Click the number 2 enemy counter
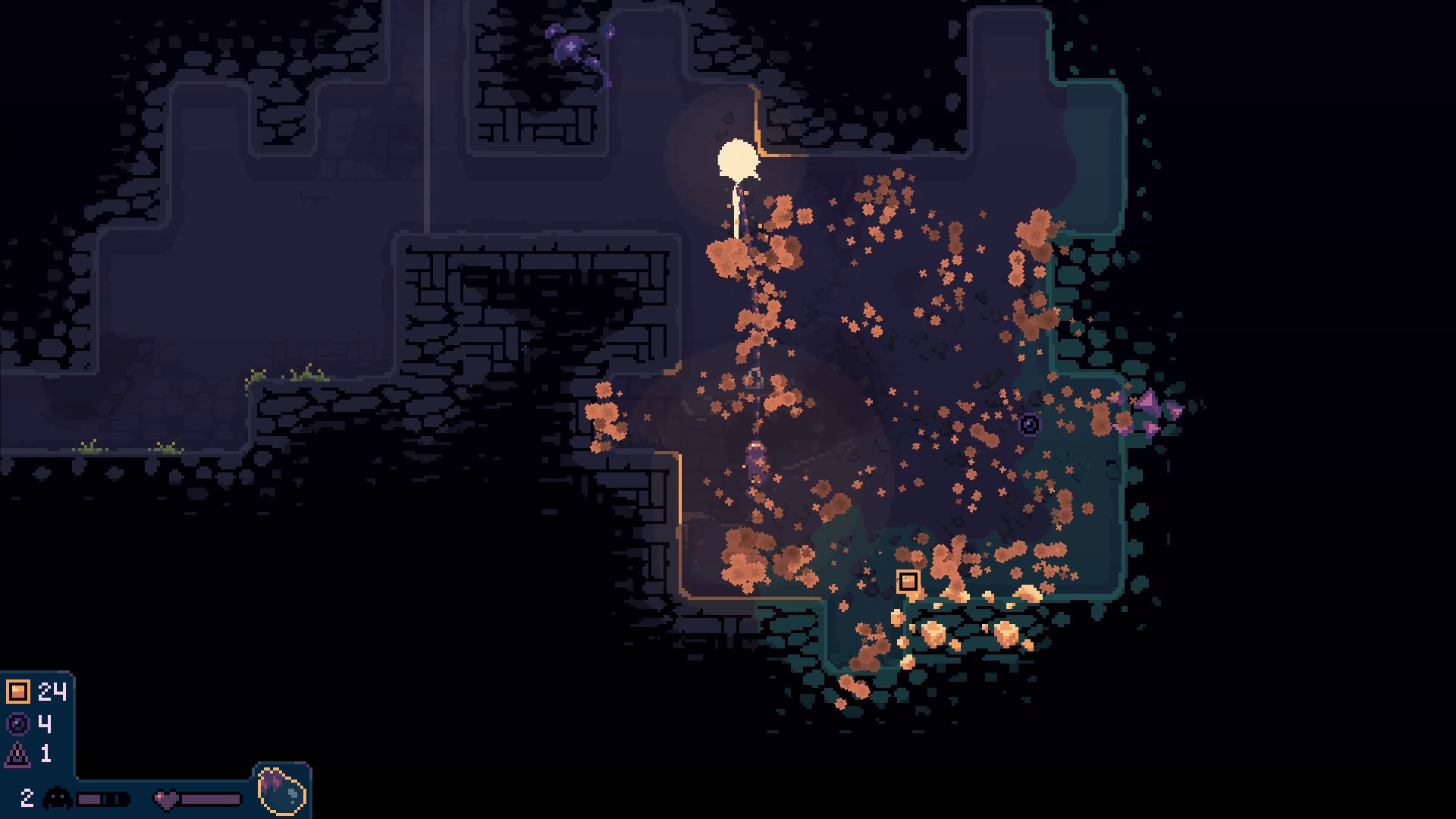Image resolution: width=1456 pixels, height=819 pixels. (x=27, y=798)
